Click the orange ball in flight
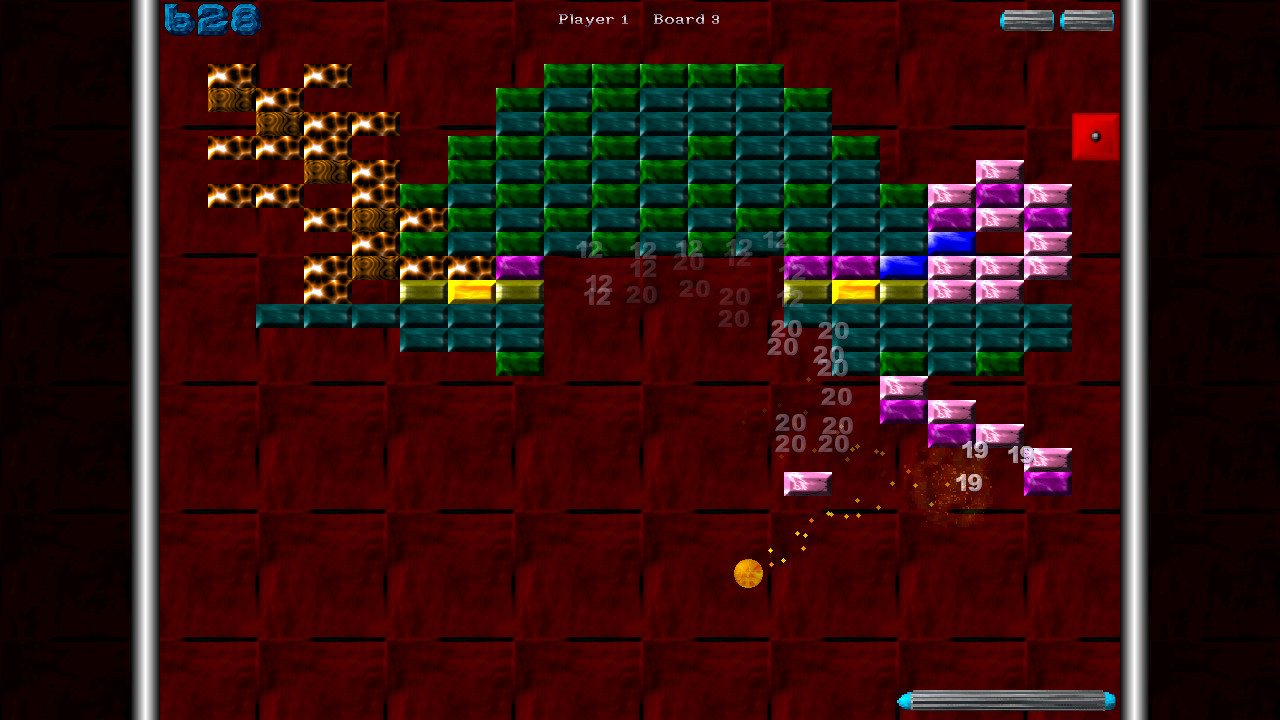This screenshot has height=720, width=1280. click(x=747, y=572)
